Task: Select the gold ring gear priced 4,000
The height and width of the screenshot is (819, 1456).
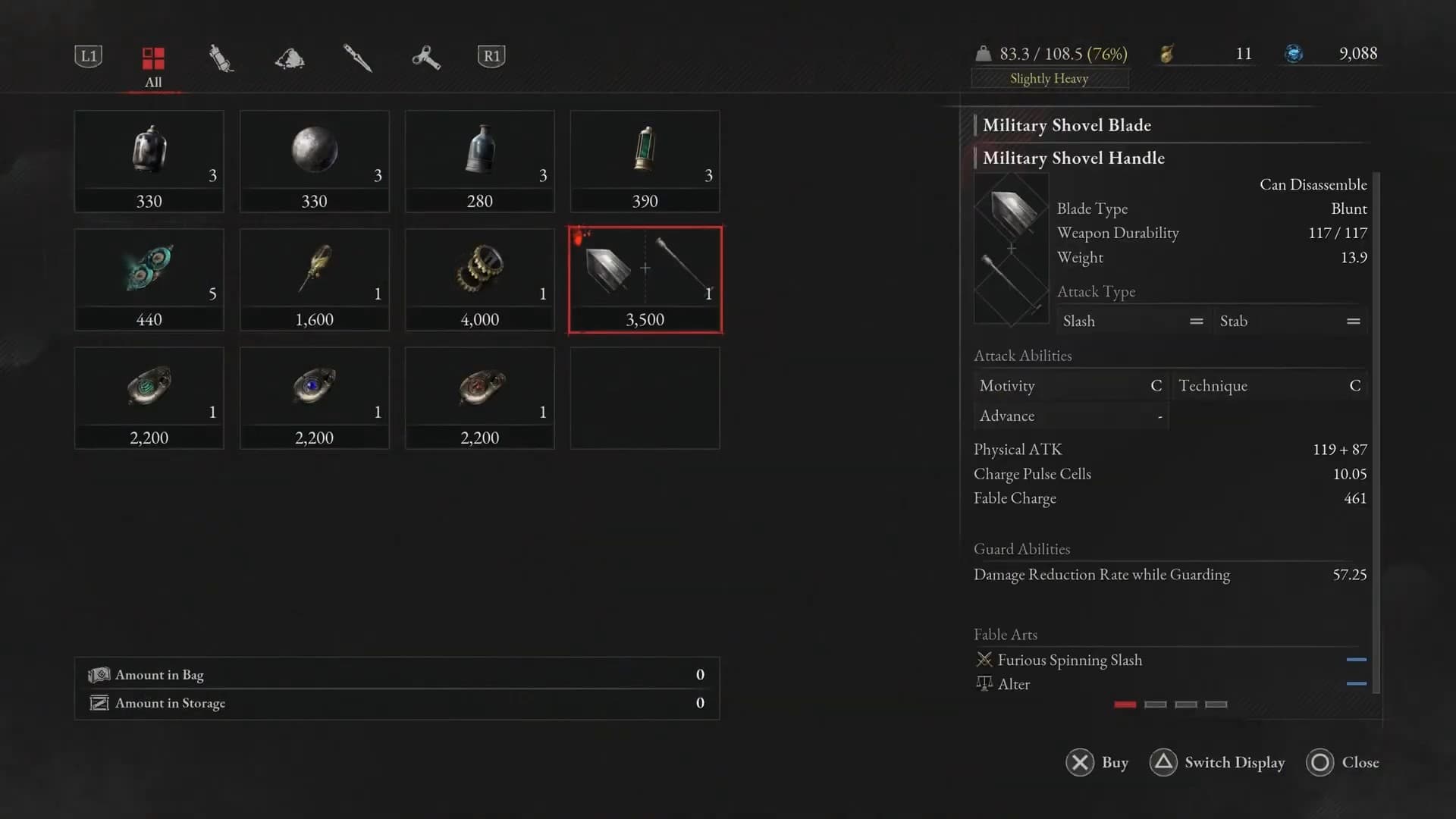Action: 480,279
